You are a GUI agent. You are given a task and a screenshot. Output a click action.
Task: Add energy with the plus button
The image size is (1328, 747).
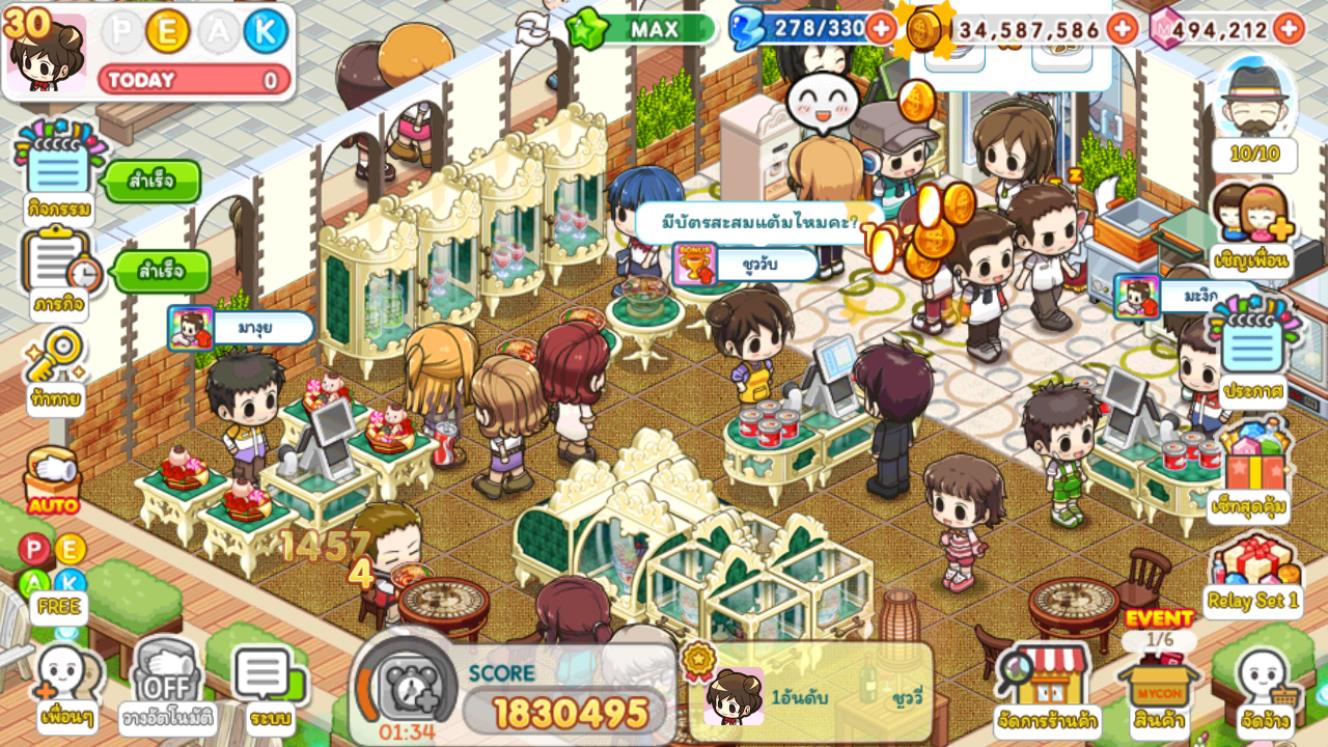881,28
